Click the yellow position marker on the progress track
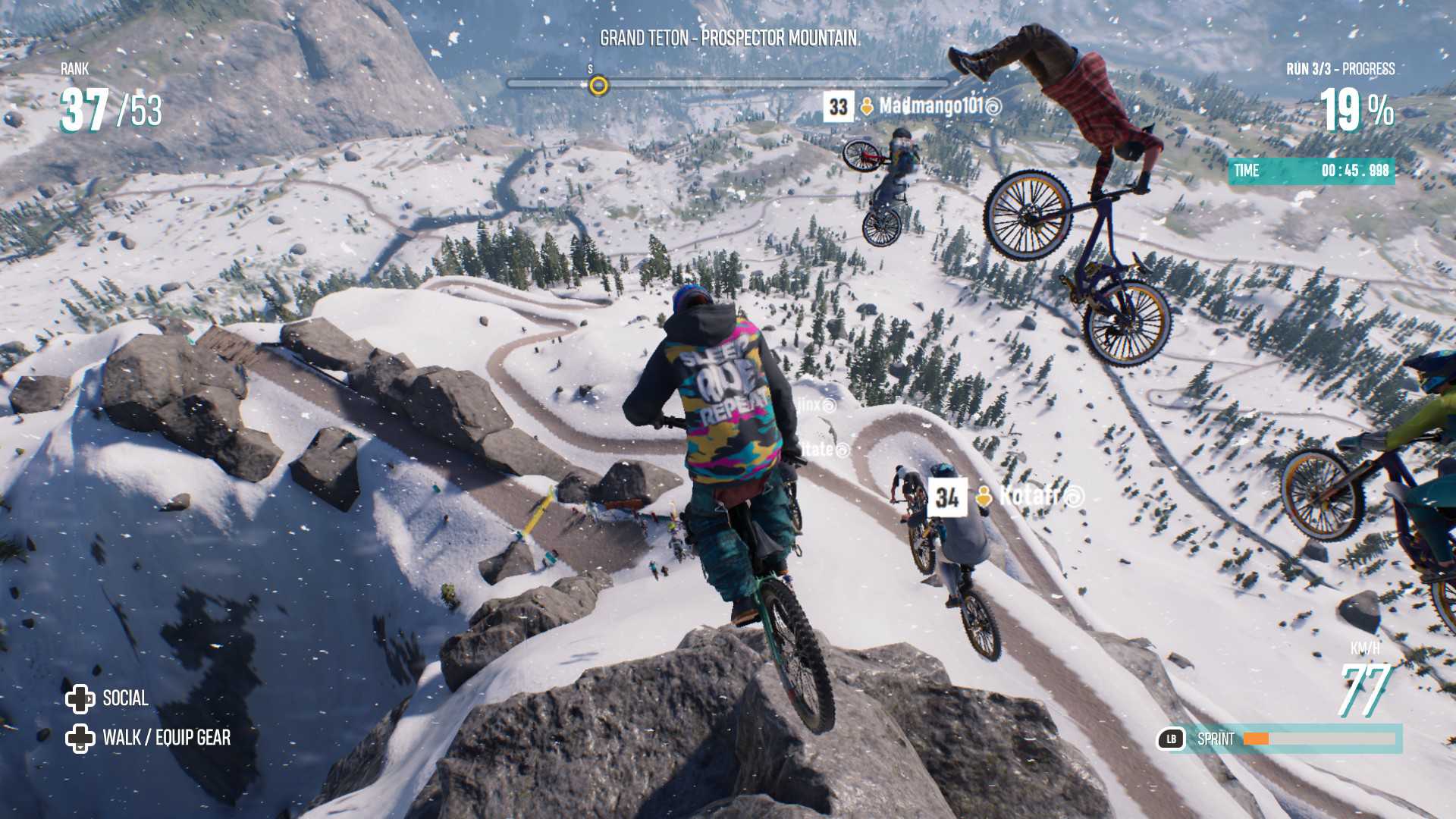The width and height of the screenshot is (1456, 819). [599, 86]
